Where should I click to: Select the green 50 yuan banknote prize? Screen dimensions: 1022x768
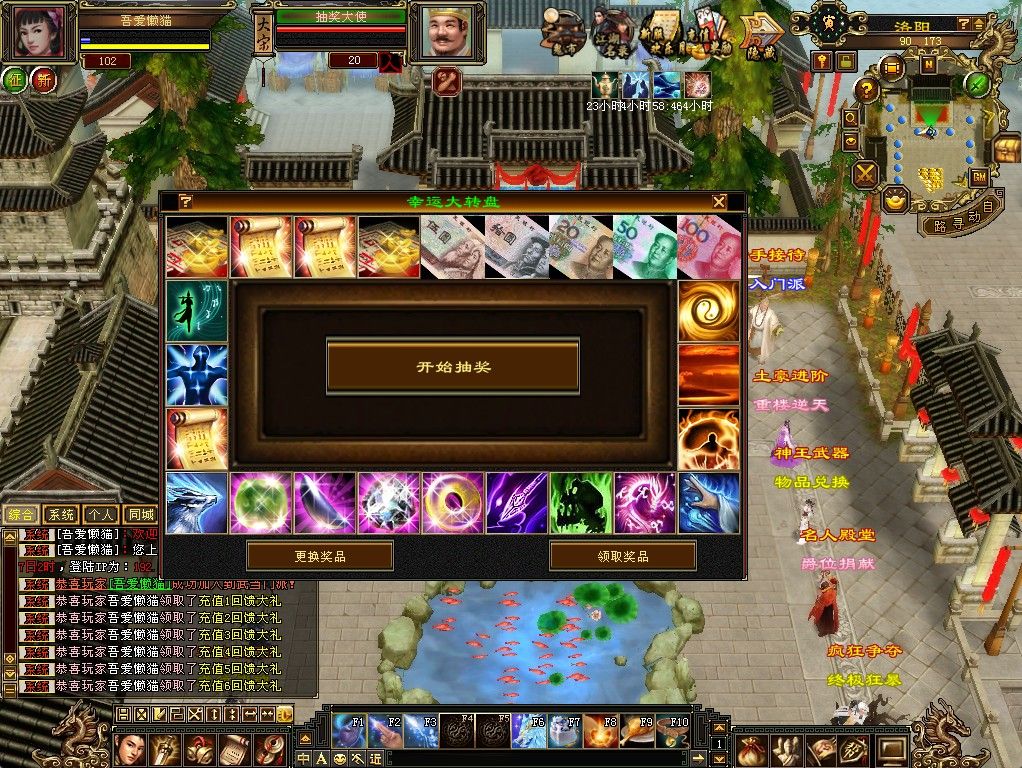pos(644,247)
